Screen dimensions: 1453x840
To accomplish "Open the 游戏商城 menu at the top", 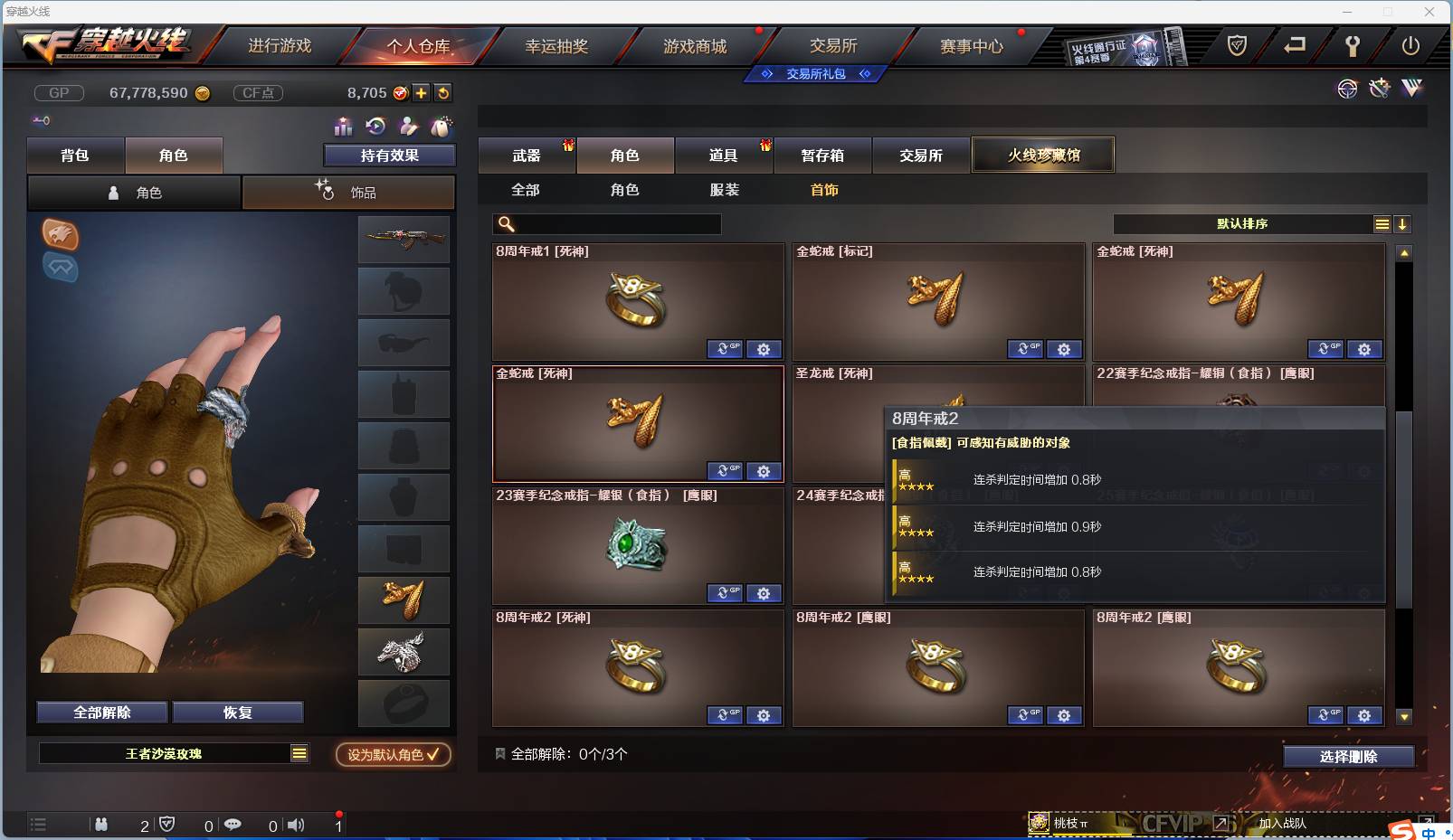I will point(697,43).
